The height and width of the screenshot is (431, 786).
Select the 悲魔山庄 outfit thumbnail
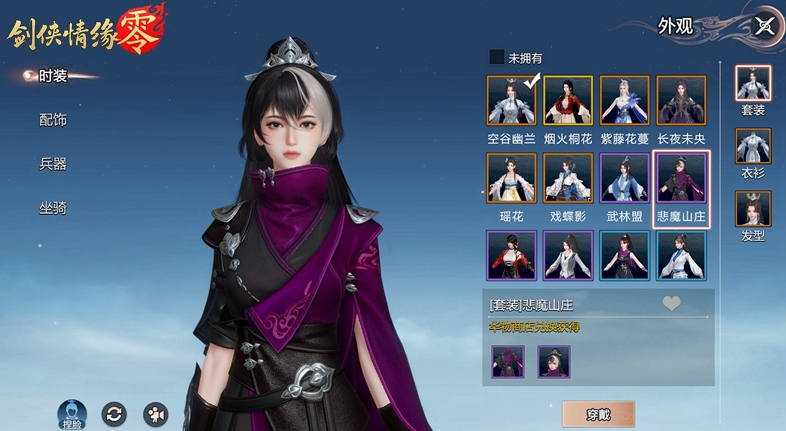pyautogui.click(x=681, y=178)
